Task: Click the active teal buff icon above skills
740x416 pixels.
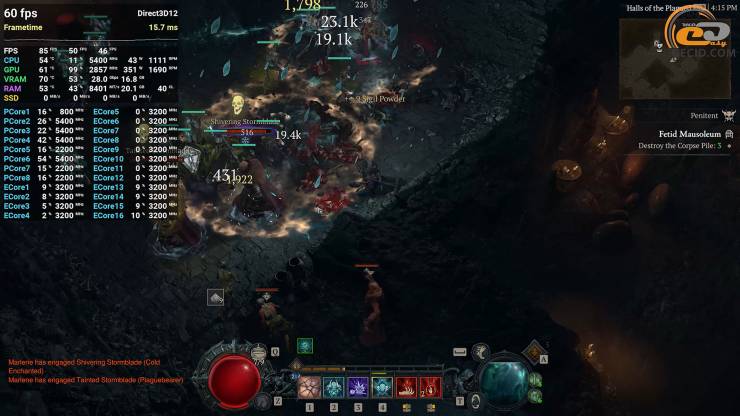Action: click(305, 346)
